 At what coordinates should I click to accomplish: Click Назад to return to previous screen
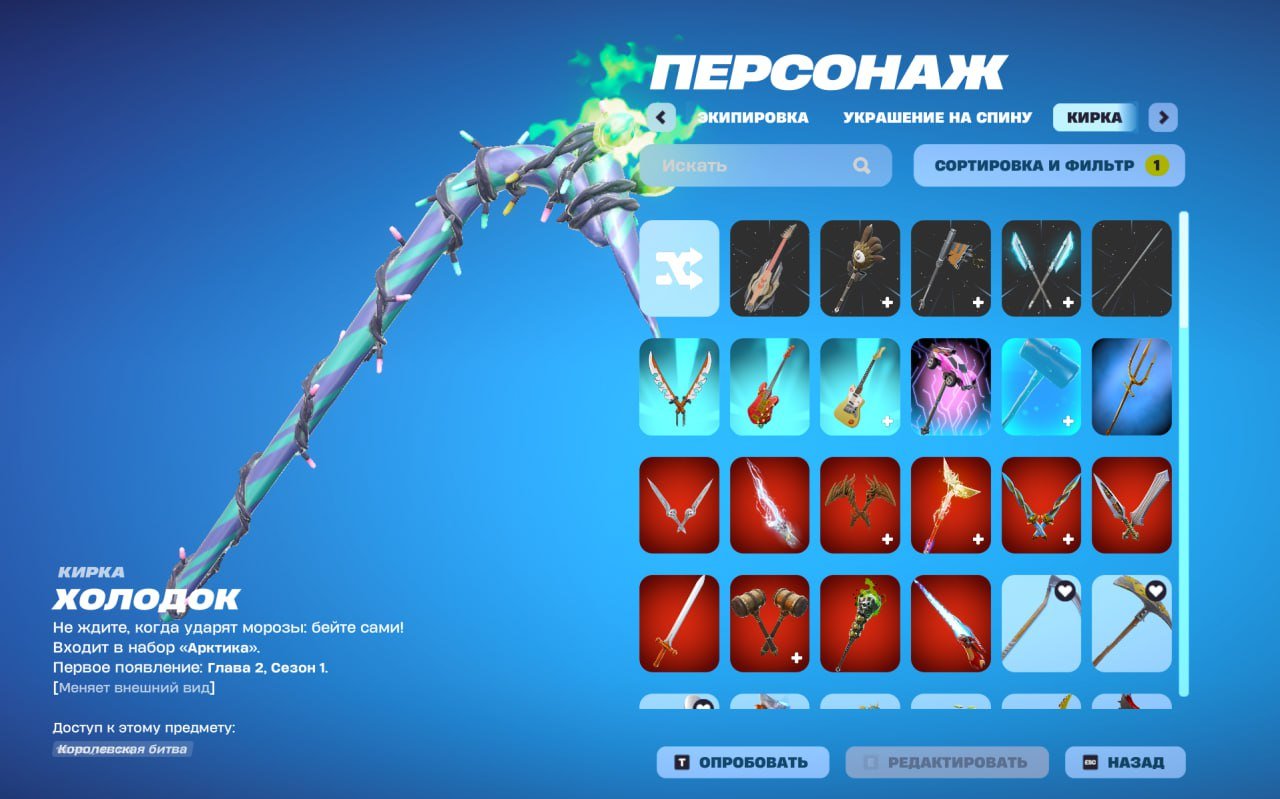[x=1120, y=761]
